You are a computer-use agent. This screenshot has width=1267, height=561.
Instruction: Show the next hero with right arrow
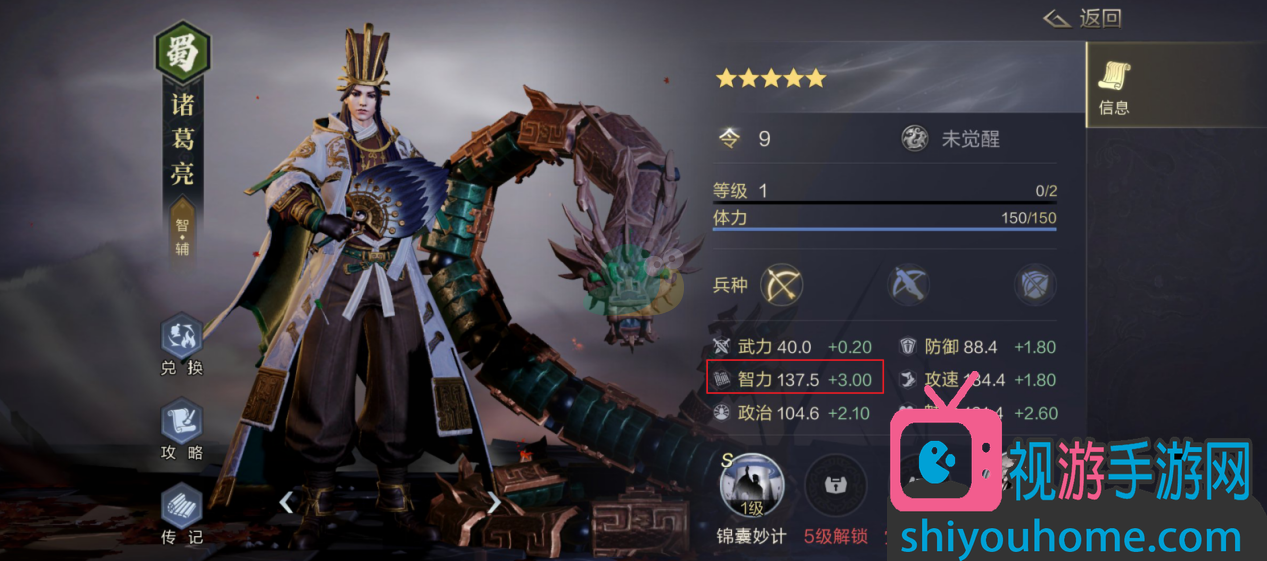pyautogui.click(x=494, y=502)
